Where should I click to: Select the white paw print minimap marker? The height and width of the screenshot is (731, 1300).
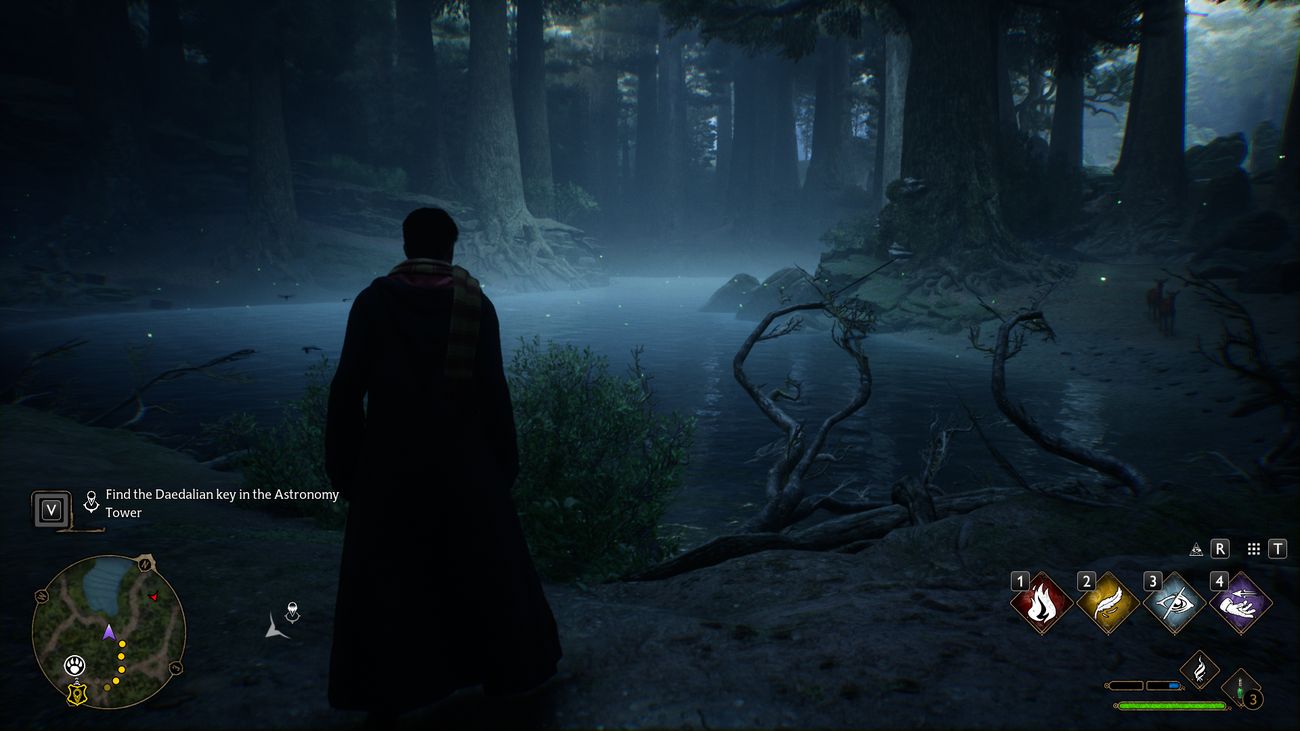coord(74,665)
